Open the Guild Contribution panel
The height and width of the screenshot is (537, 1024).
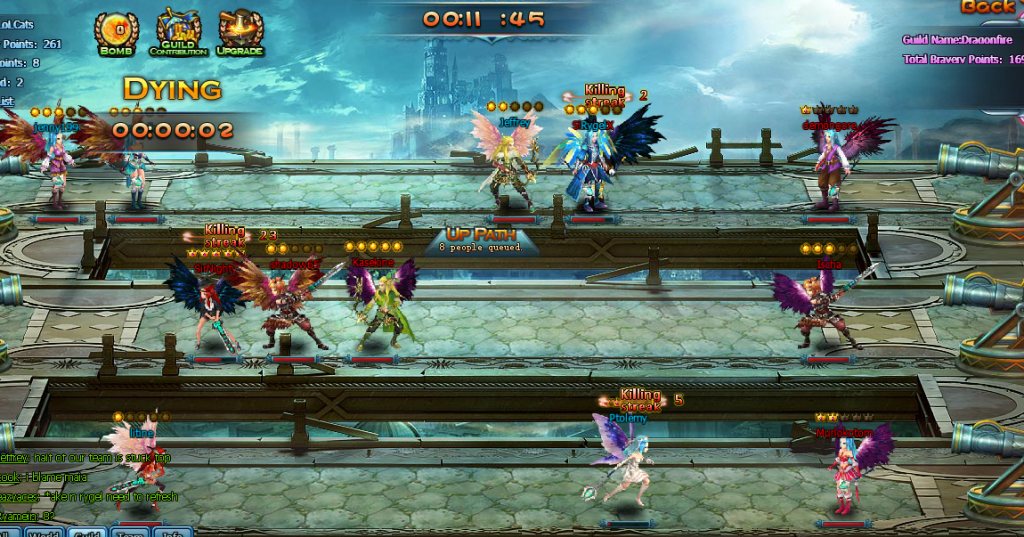178,31
